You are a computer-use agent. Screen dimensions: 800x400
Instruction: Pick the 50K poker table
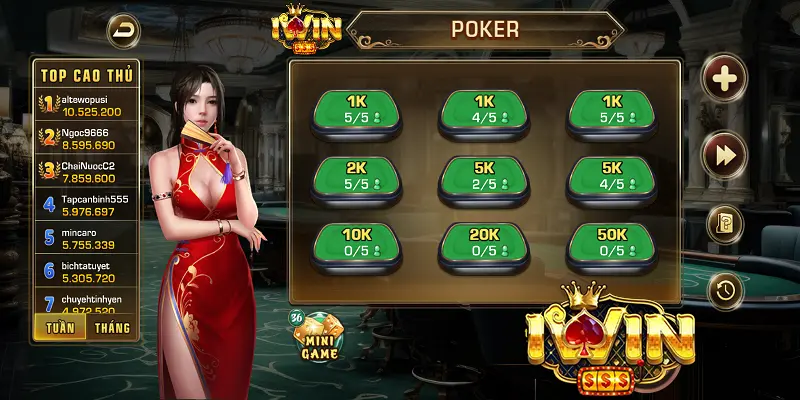click(611, 242)
